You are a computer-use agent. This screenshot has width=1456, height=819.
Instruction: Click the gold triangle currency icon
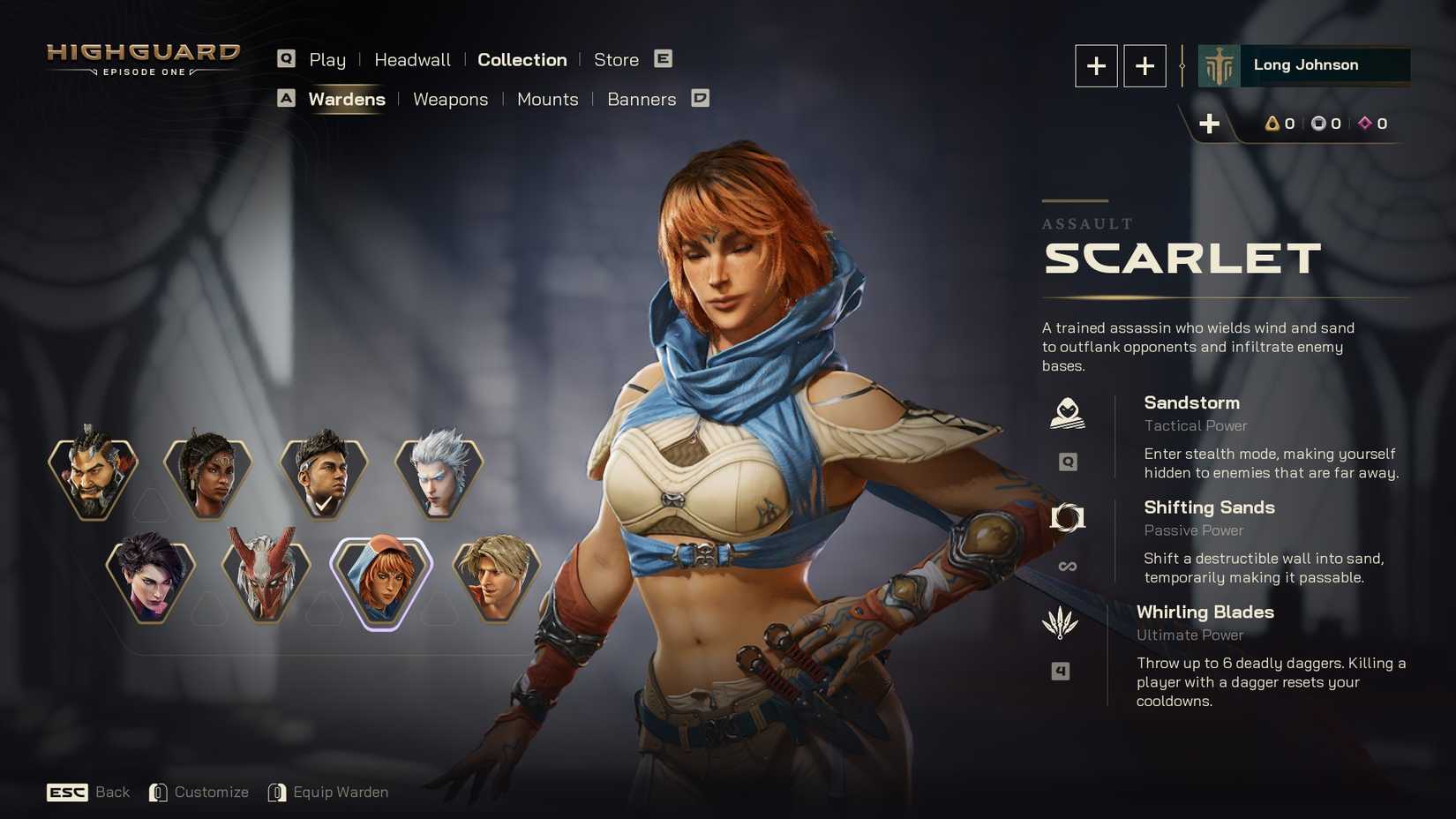[1271, 124]
